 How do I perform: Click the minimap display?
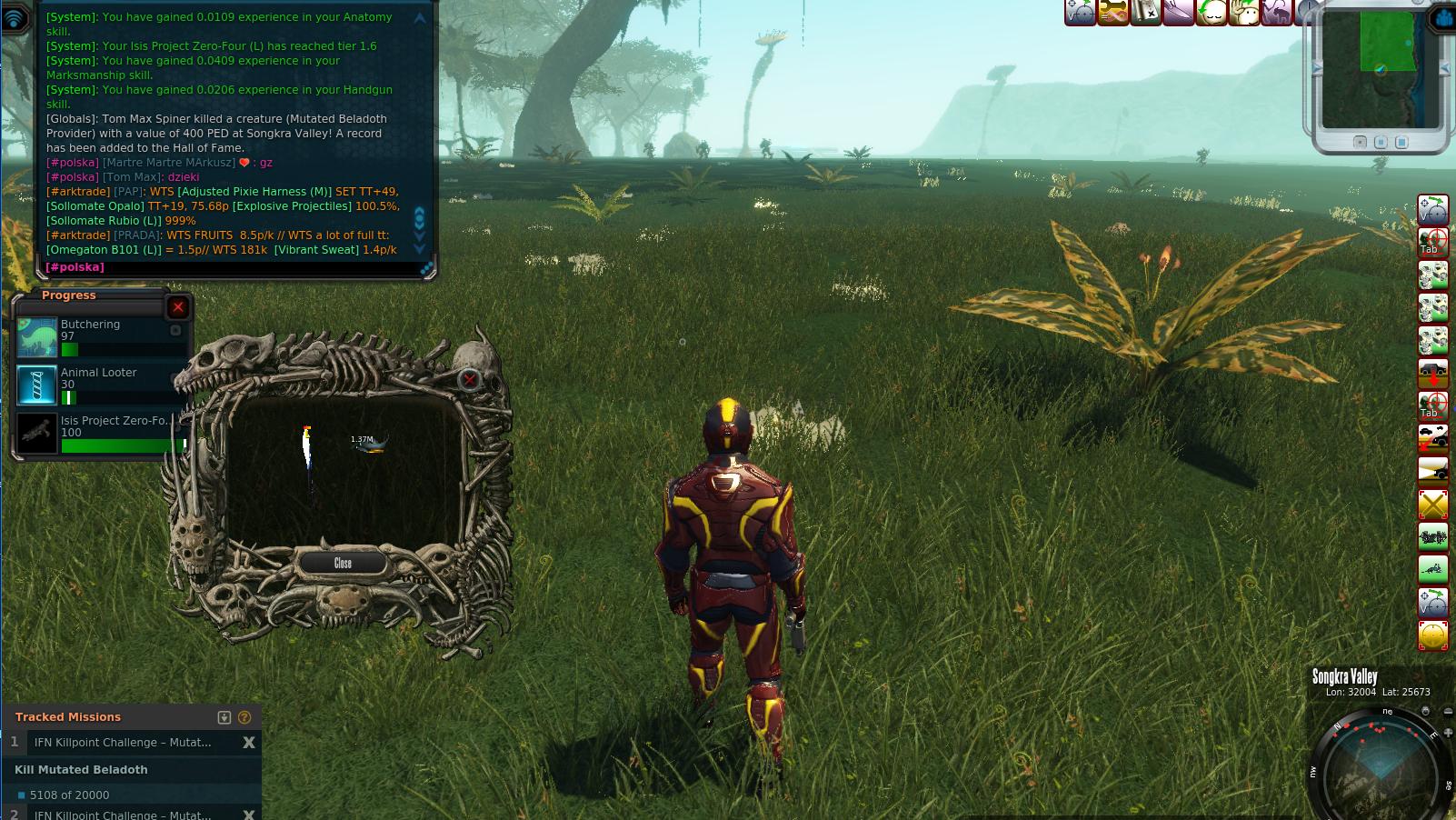tap(1381, 68)
